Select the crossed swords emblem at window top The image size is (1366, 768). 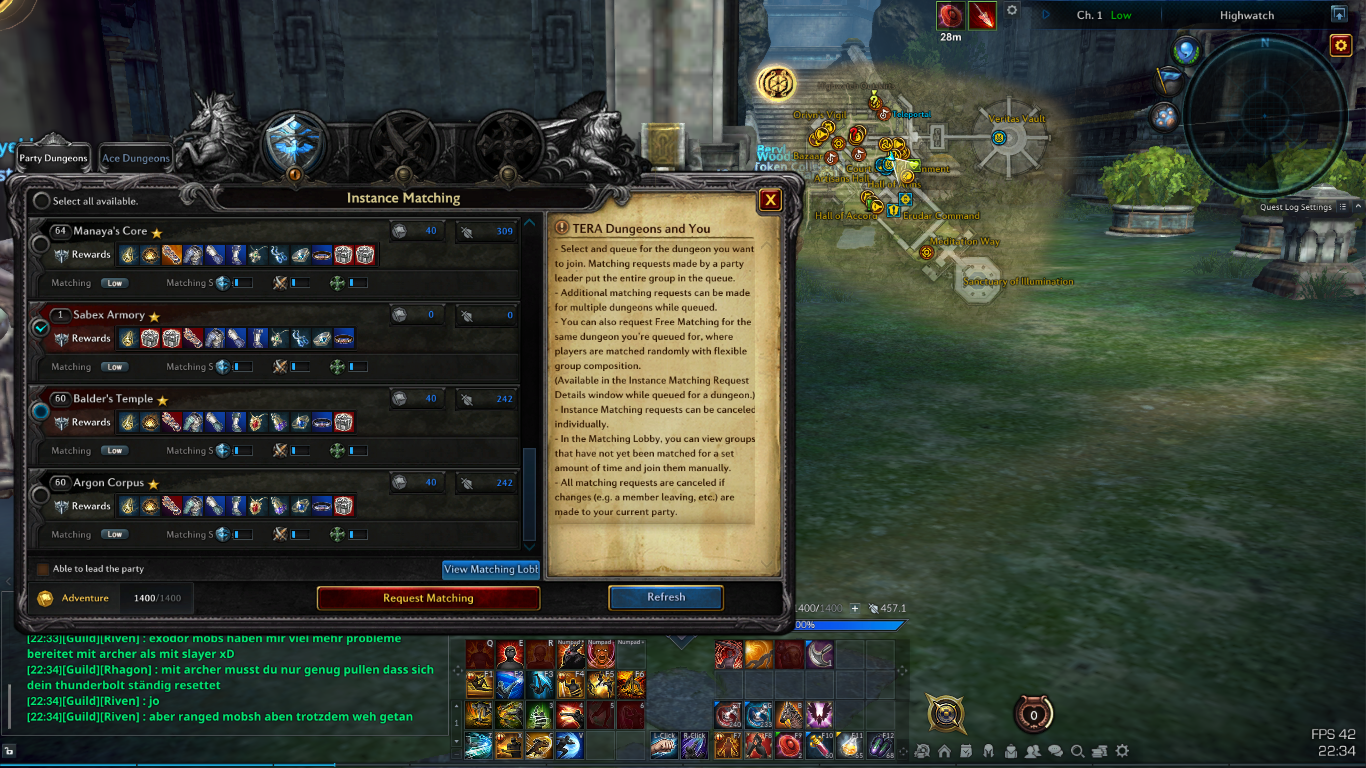click(403, 142)
